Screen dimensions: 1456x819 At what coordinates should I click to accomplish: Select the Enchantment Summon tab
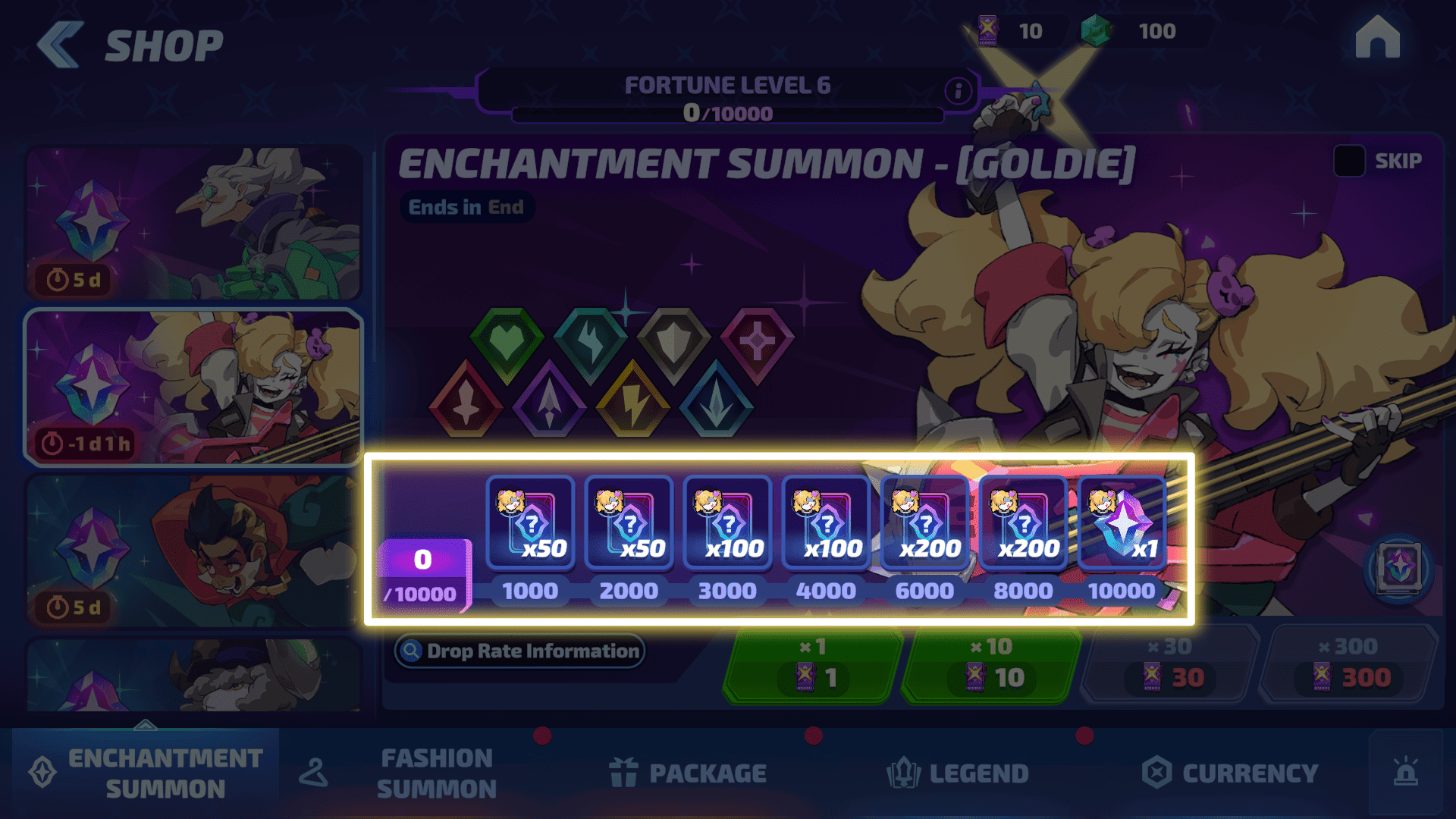146,773
